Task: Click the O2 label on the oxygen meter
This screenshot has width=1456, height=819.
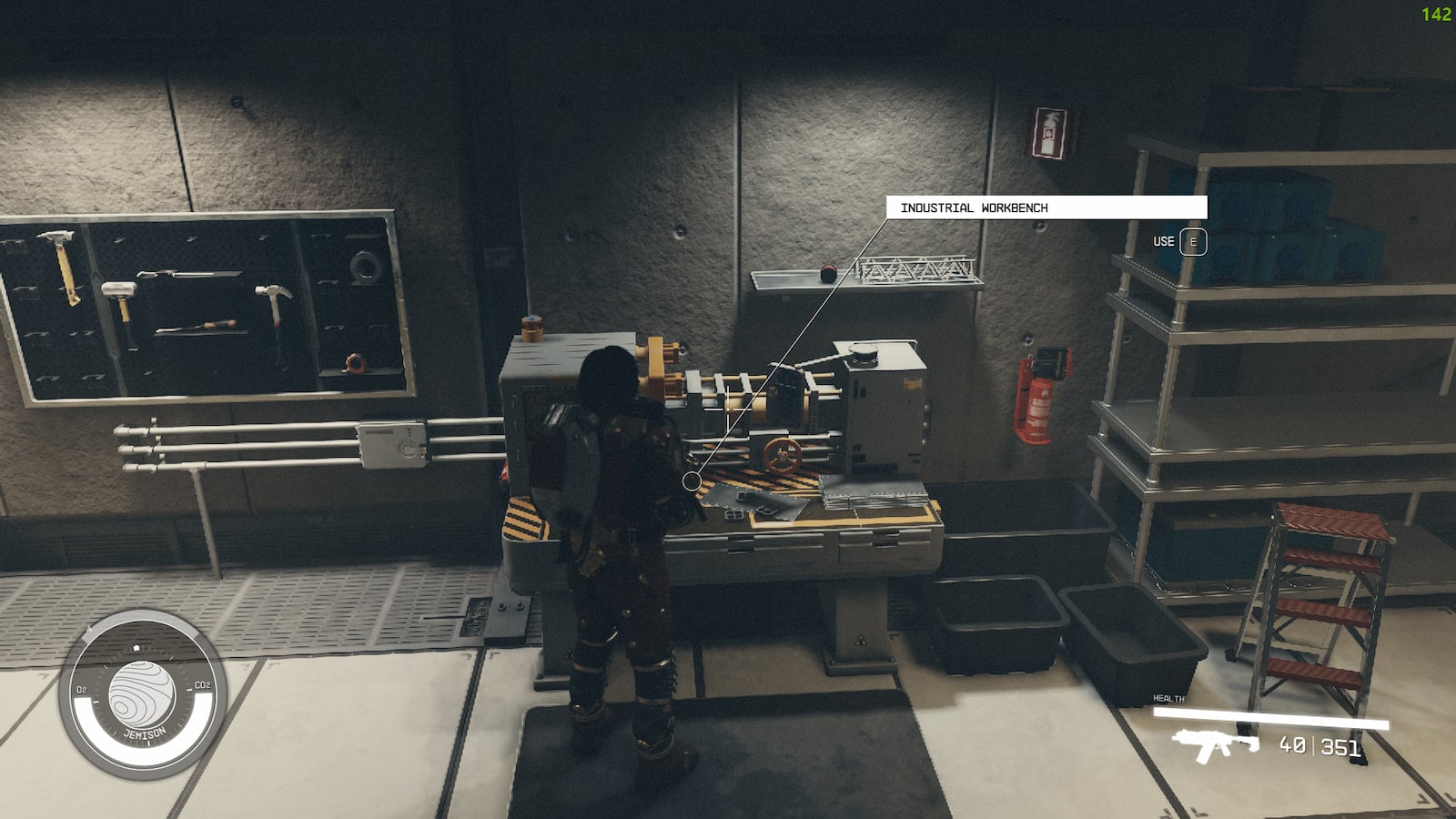Action: pyautogui.click(x=82, y=689)
